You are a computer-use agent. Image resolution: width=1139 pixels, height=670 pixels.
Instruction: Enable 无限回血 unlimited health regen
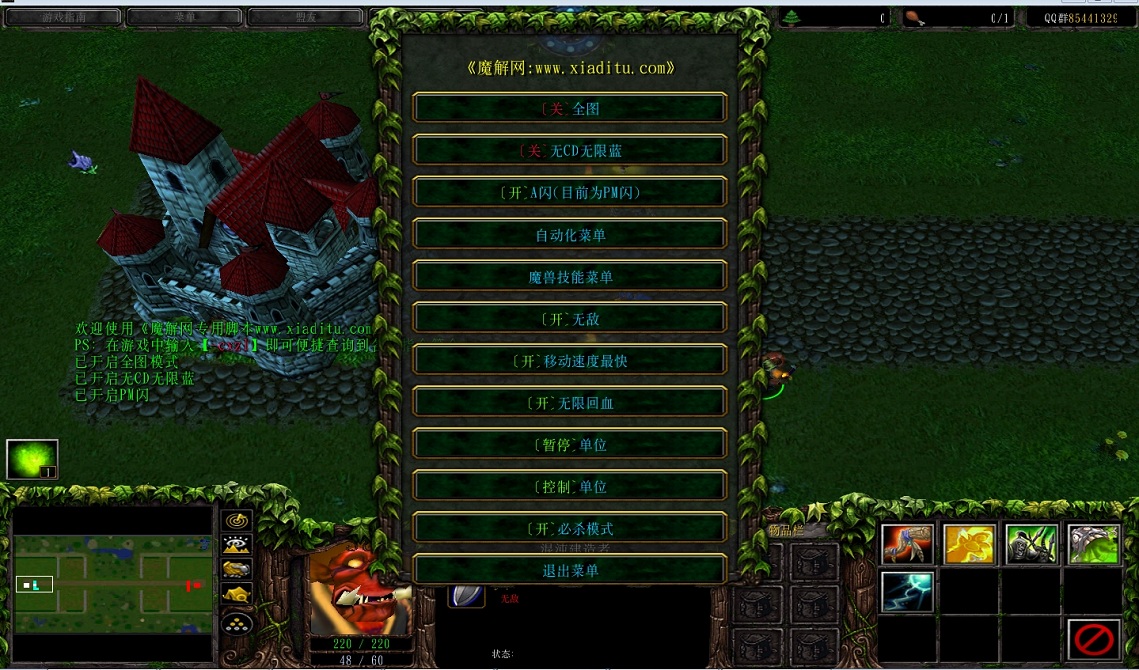[570, 403]
